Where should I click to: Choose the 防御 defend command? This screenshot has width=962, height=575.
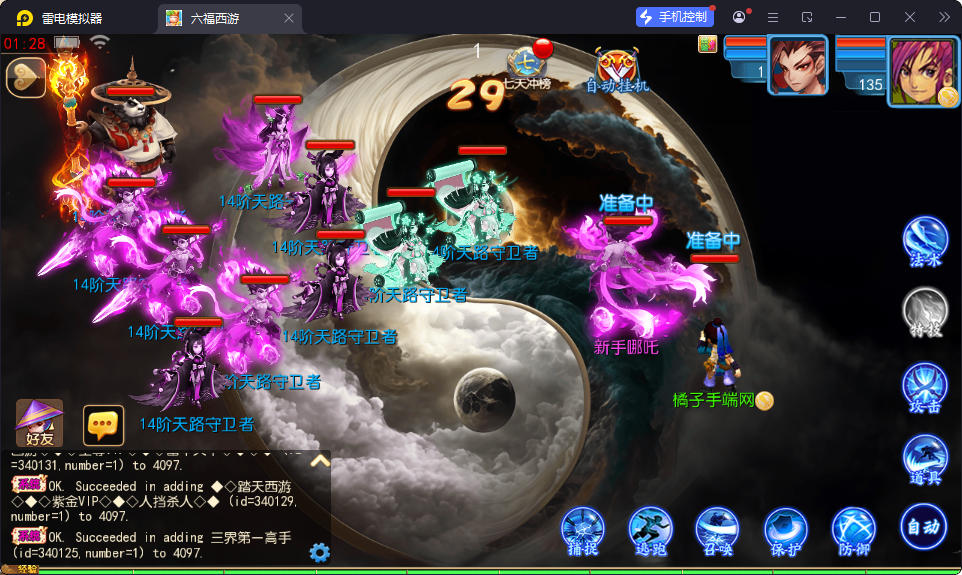pos(853,530)
